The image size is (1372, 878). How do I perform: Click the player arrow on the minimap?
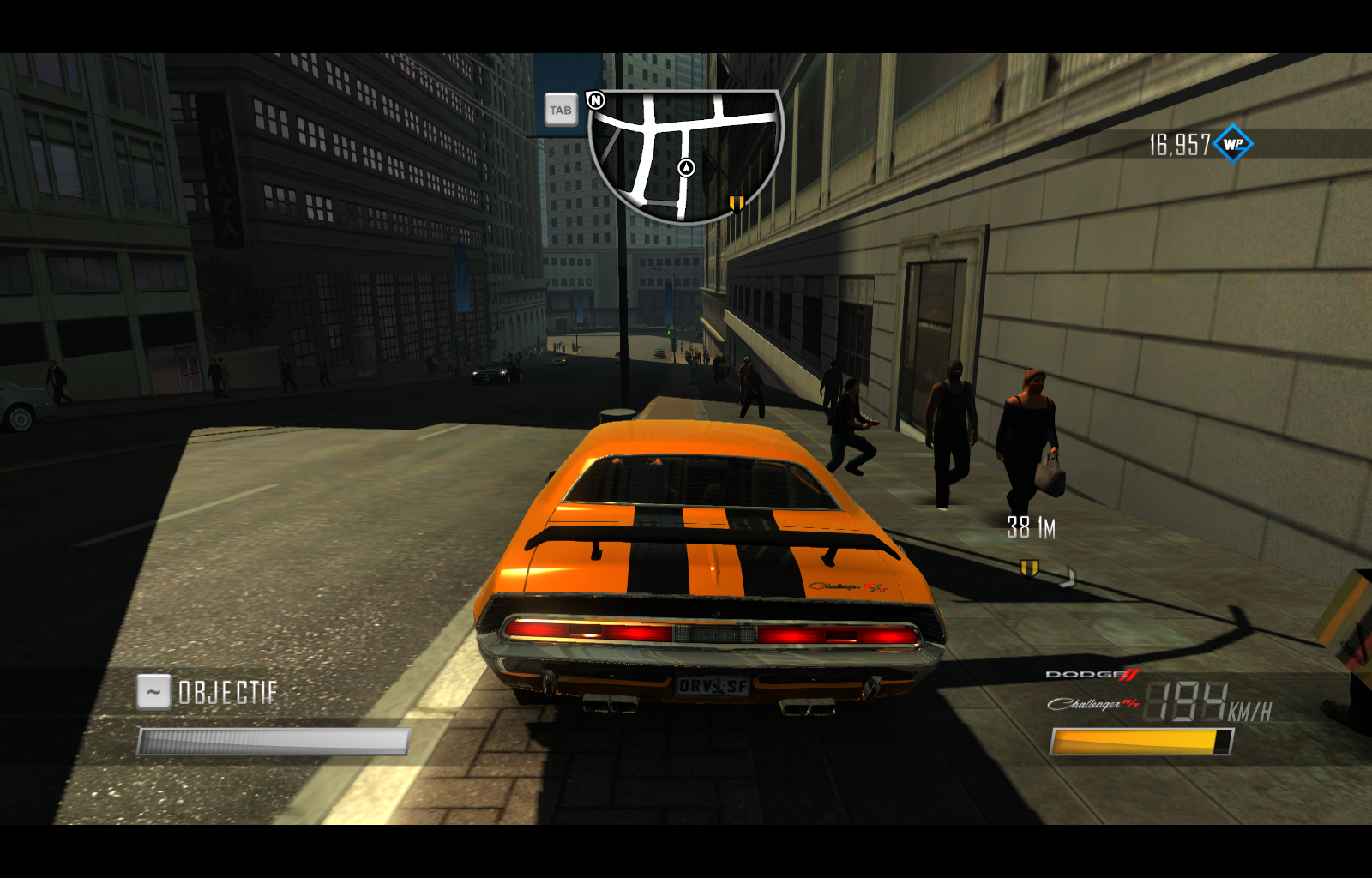tap(686, 168)
